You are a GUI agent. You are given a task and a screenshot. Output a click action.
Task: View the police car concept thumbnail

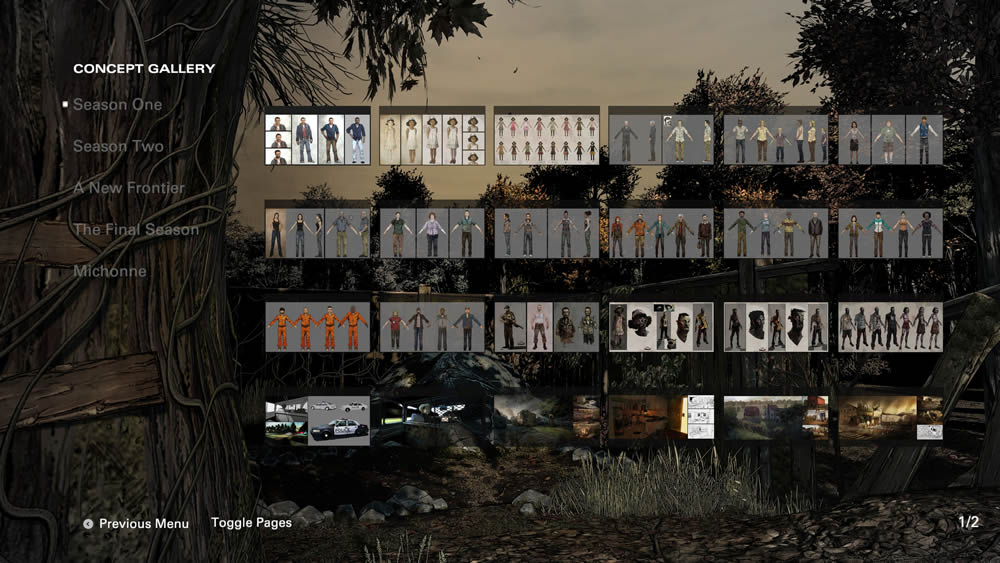317,420
